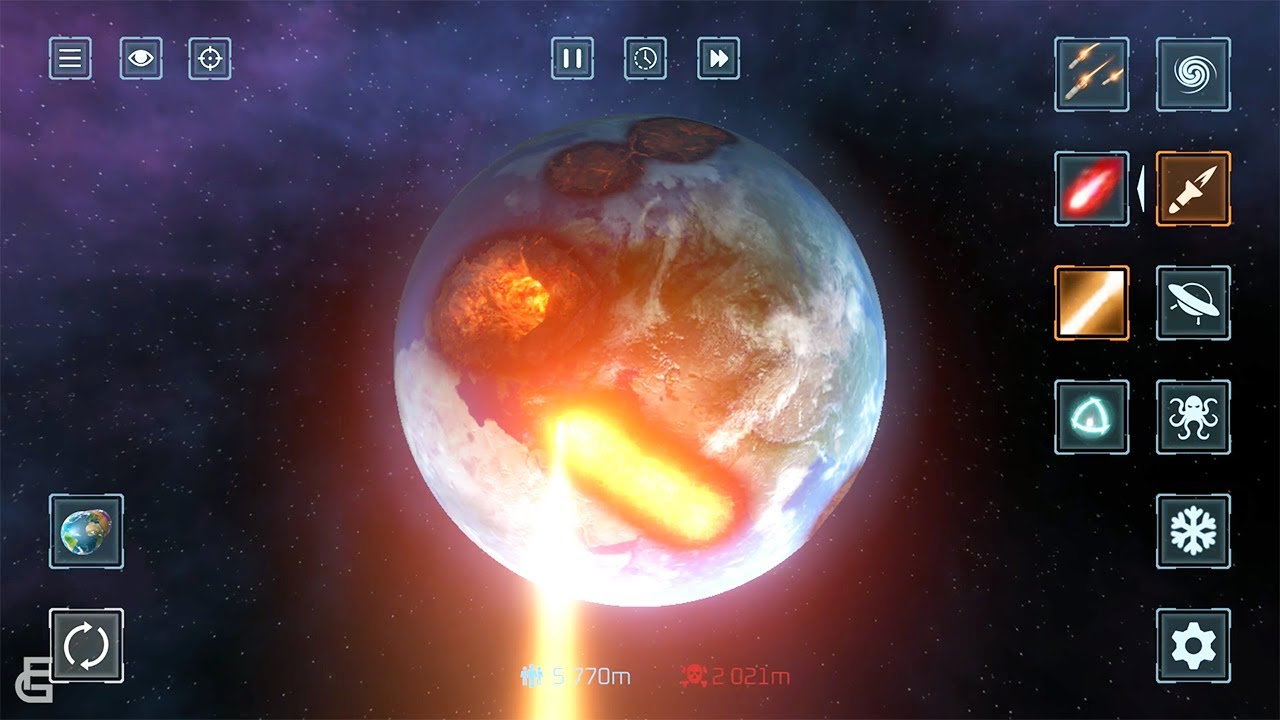Image resolution: width=1280 pixels, height=720 pixels.
Task: Select the orange laser beam weapon
Action: [x=1091, y=303]
